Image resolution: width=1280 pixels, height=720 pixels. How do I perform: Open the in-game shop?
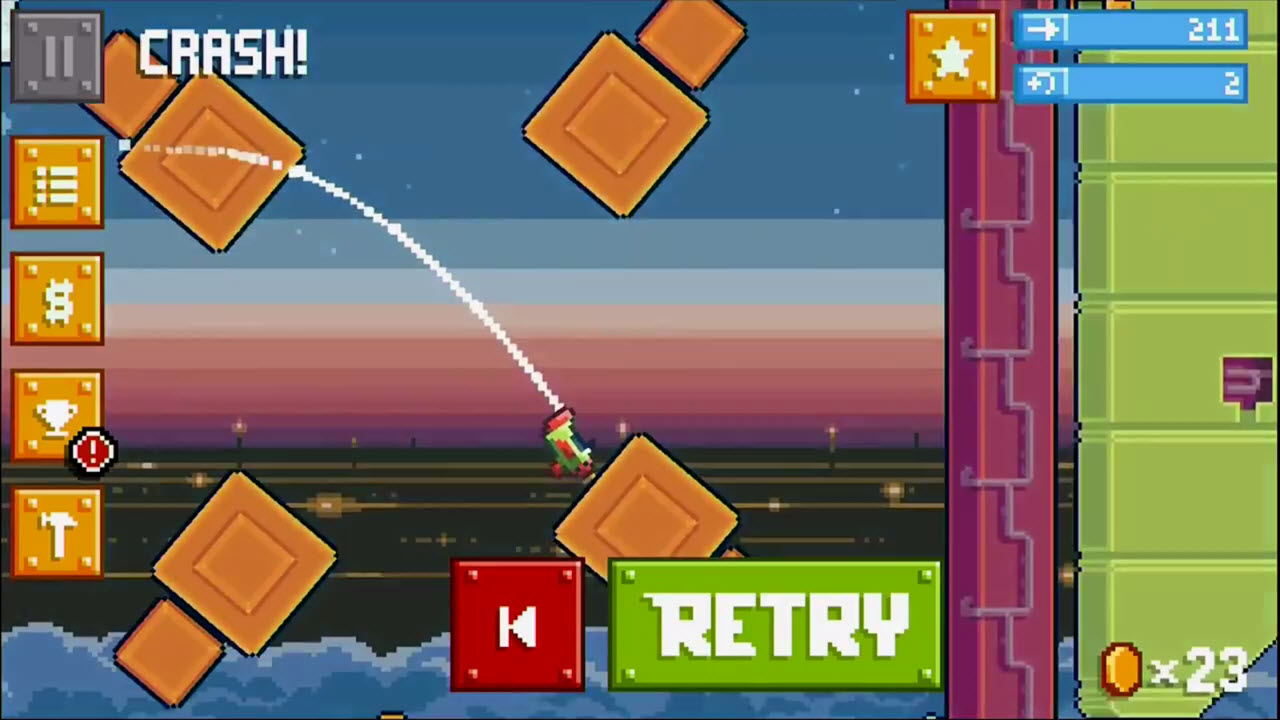(x=57, y=300)
